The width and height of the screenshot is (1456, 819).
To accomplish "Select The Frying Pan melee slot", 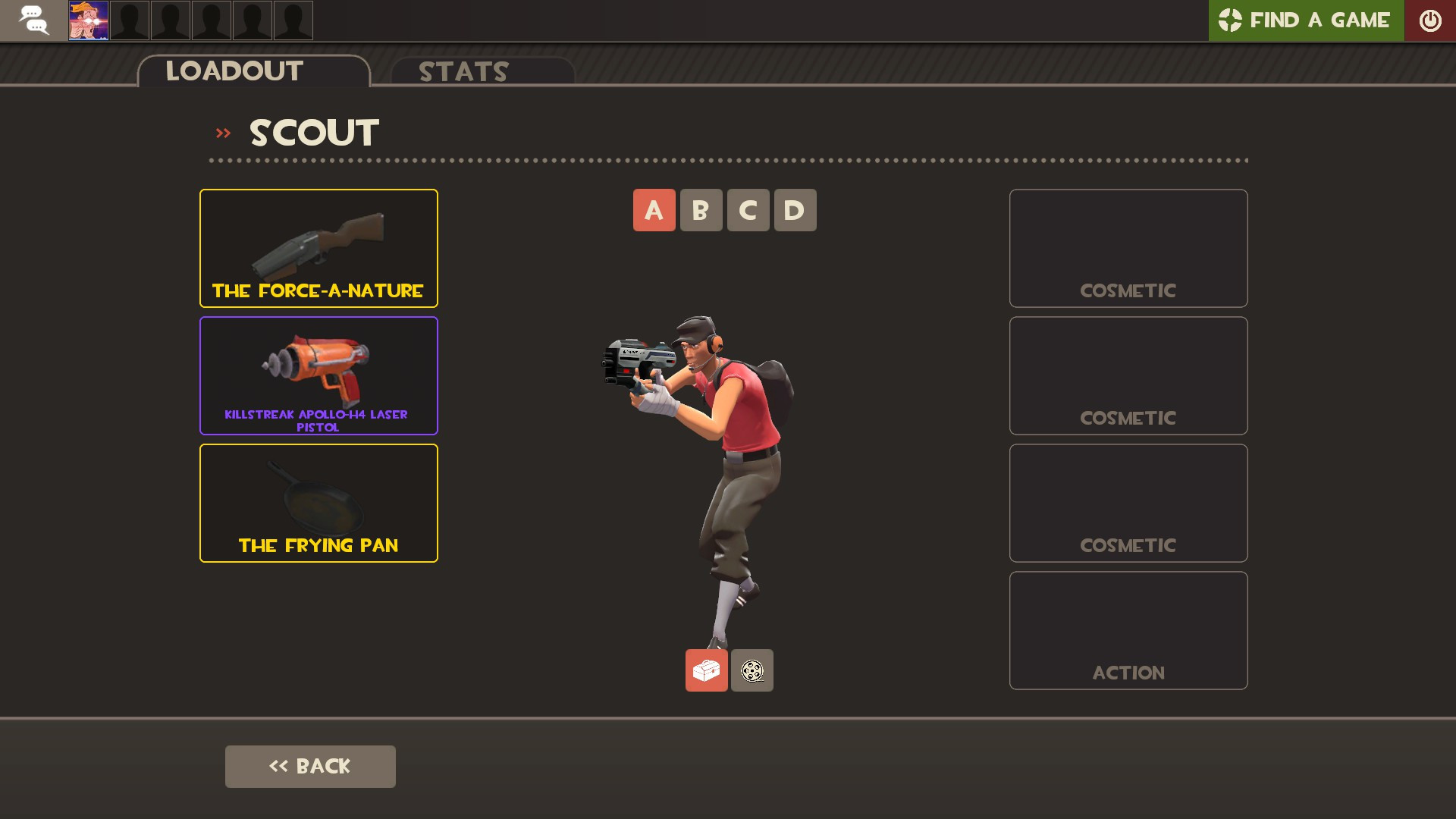I will tap(318, 502).
